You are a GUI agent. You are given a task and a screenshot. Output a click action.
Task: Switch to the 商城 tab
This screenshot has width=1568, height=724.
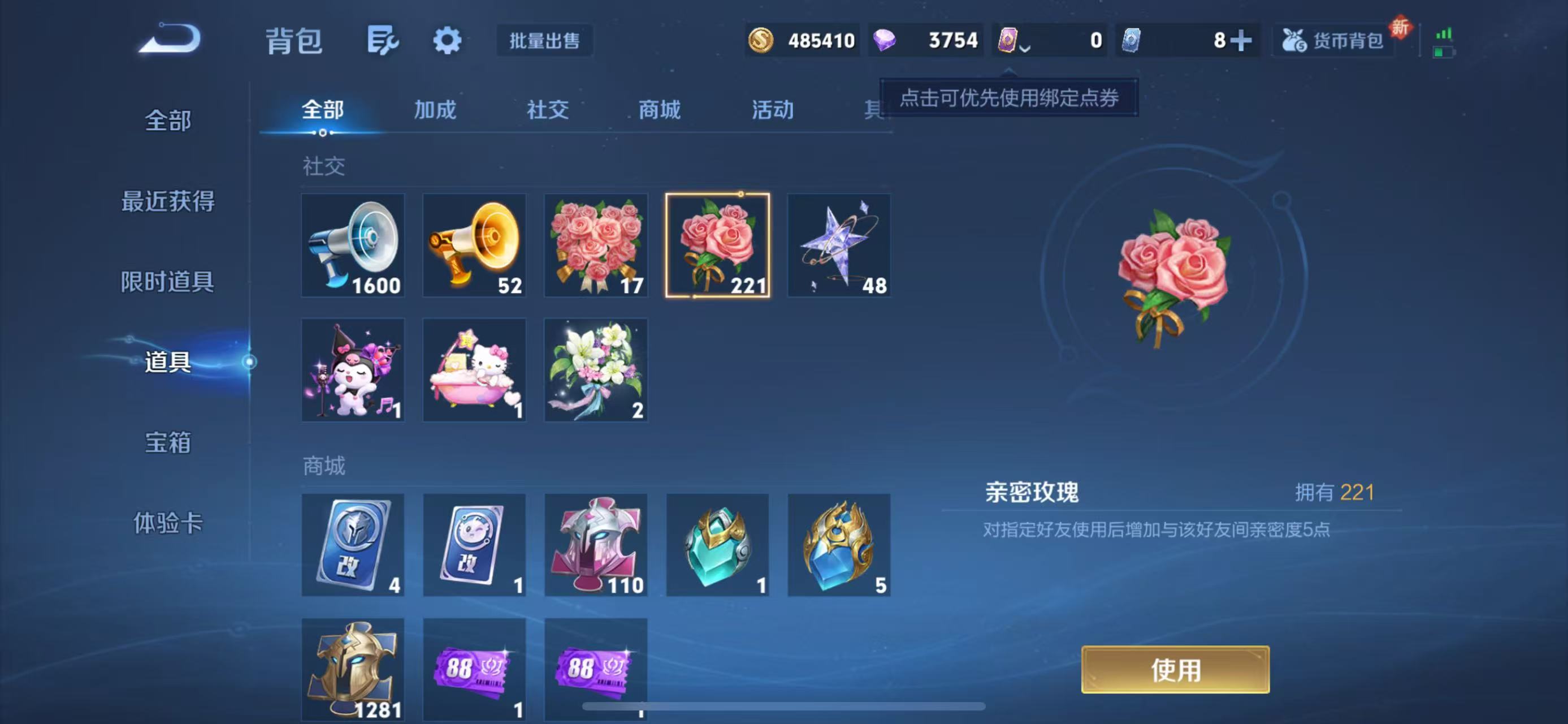pos(659,111)
